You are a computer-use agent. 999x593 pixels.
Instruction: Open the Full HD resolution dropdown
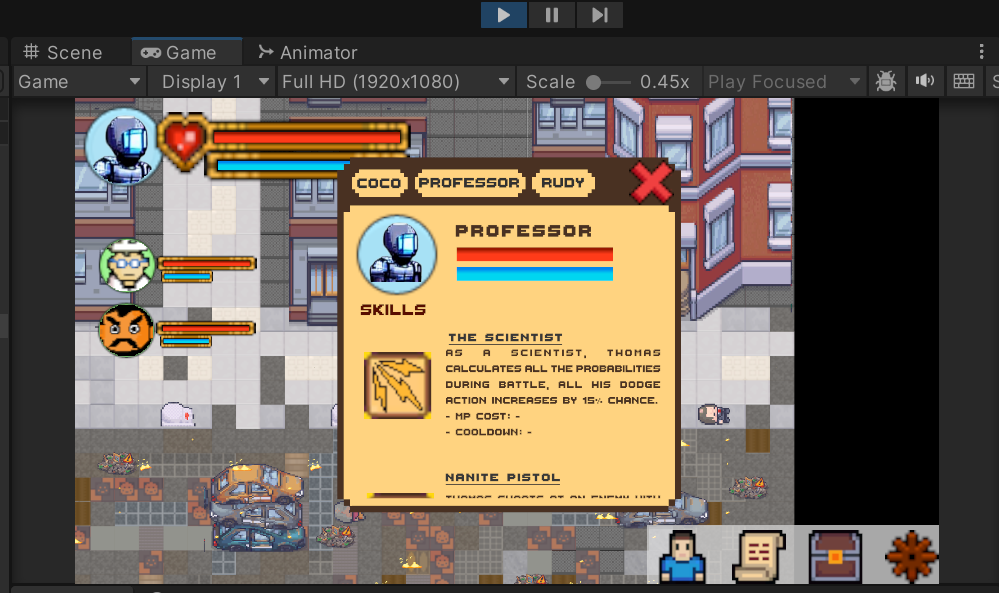396,82
